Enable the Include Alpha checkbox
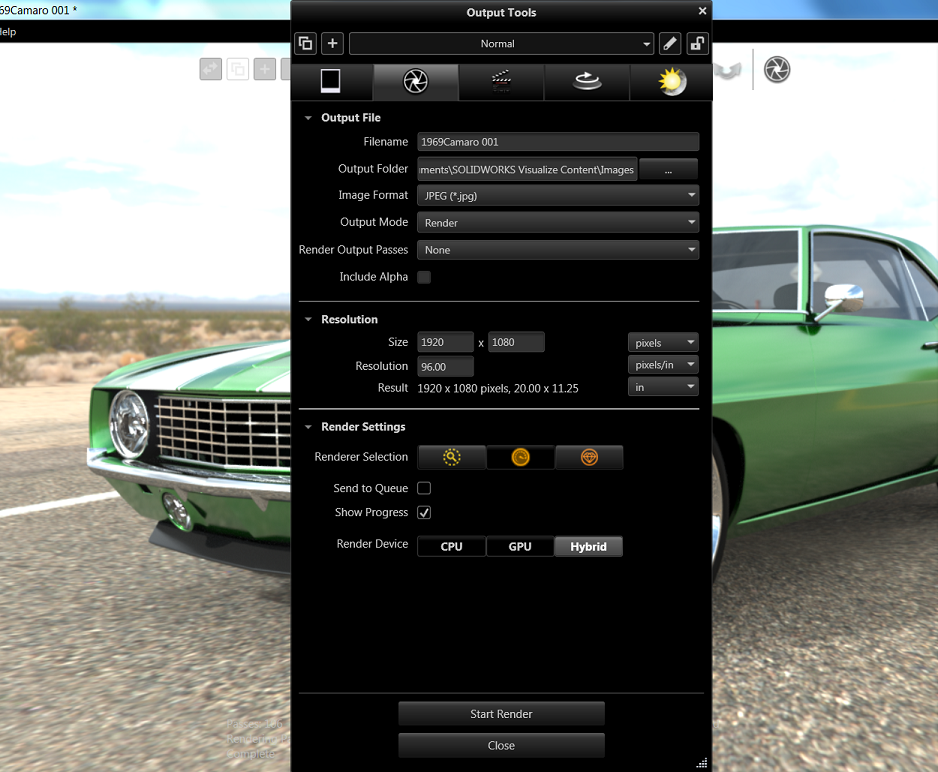This screenshot has width=938, height=772. point(424,277)
